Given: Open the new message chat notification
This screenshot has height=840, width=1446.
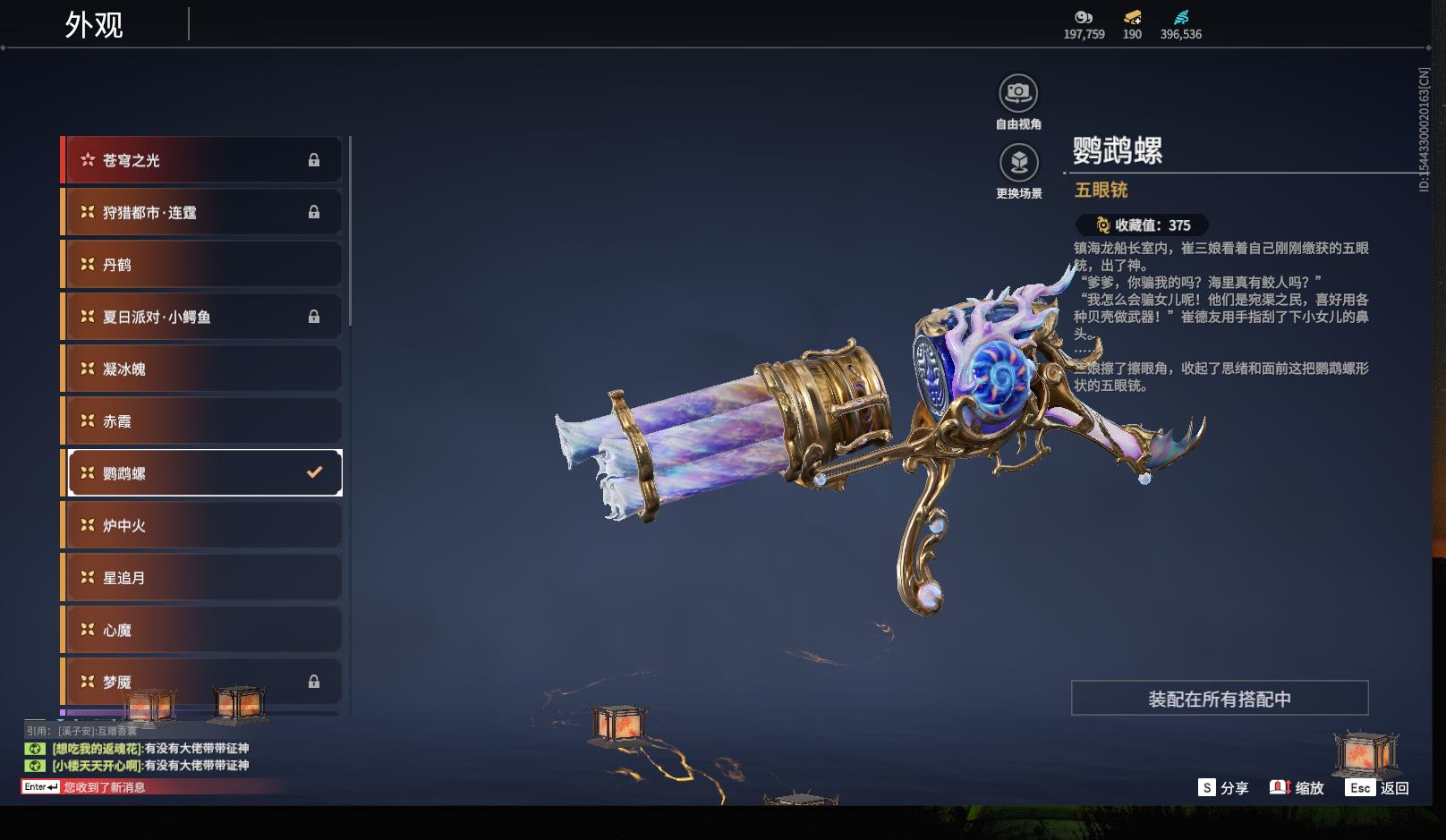Looking at the screenshot, I should click(104, 787).
